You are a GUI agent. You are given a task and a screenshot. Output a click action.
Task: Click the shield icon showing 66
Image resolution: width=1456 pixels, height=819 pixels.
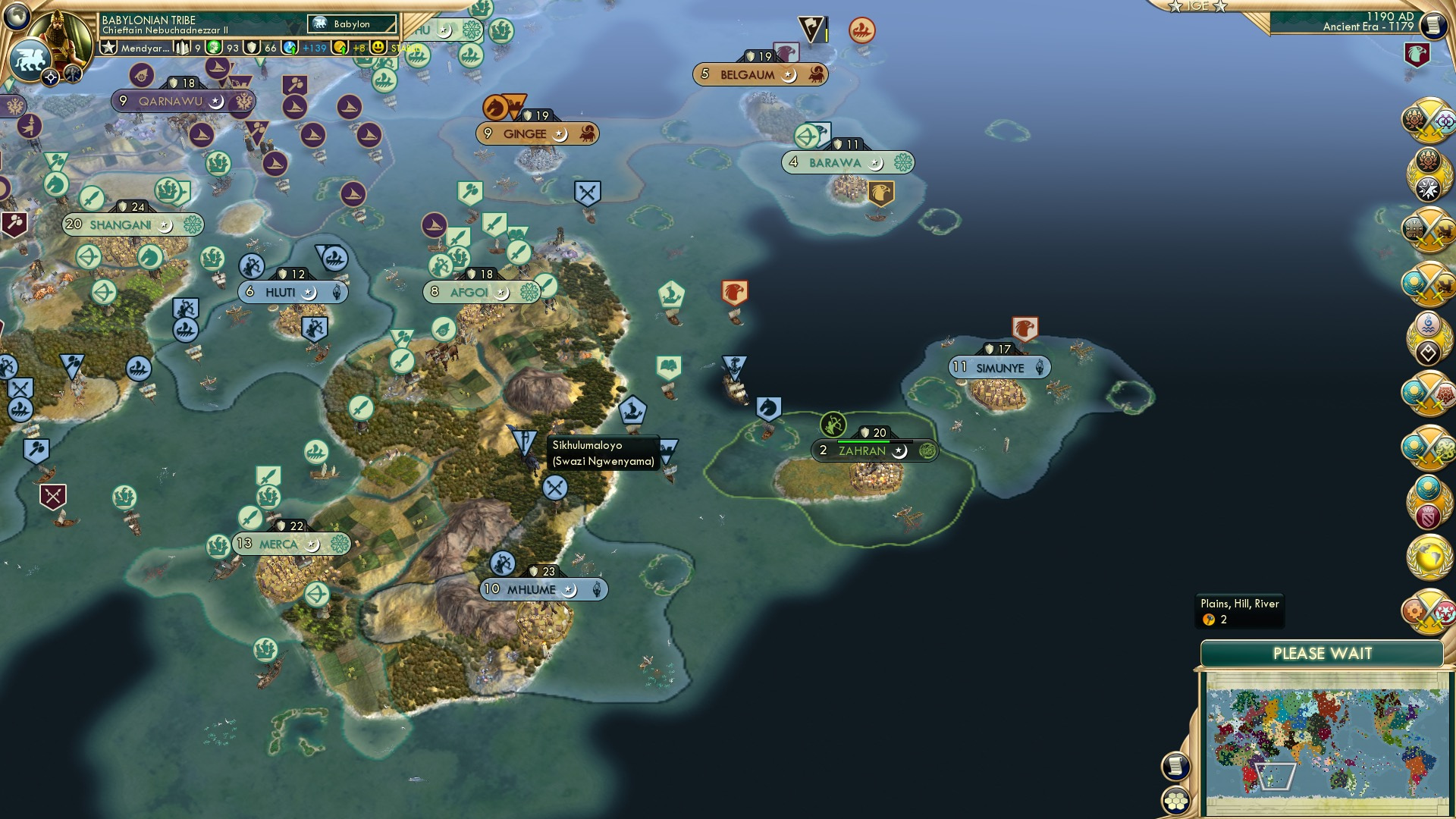250,47
